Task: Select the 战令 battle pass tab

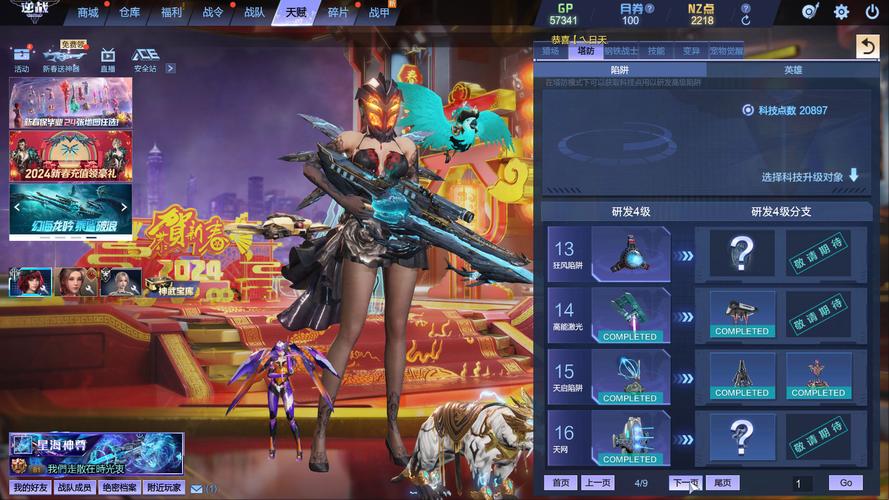Action: coord(213,13)
